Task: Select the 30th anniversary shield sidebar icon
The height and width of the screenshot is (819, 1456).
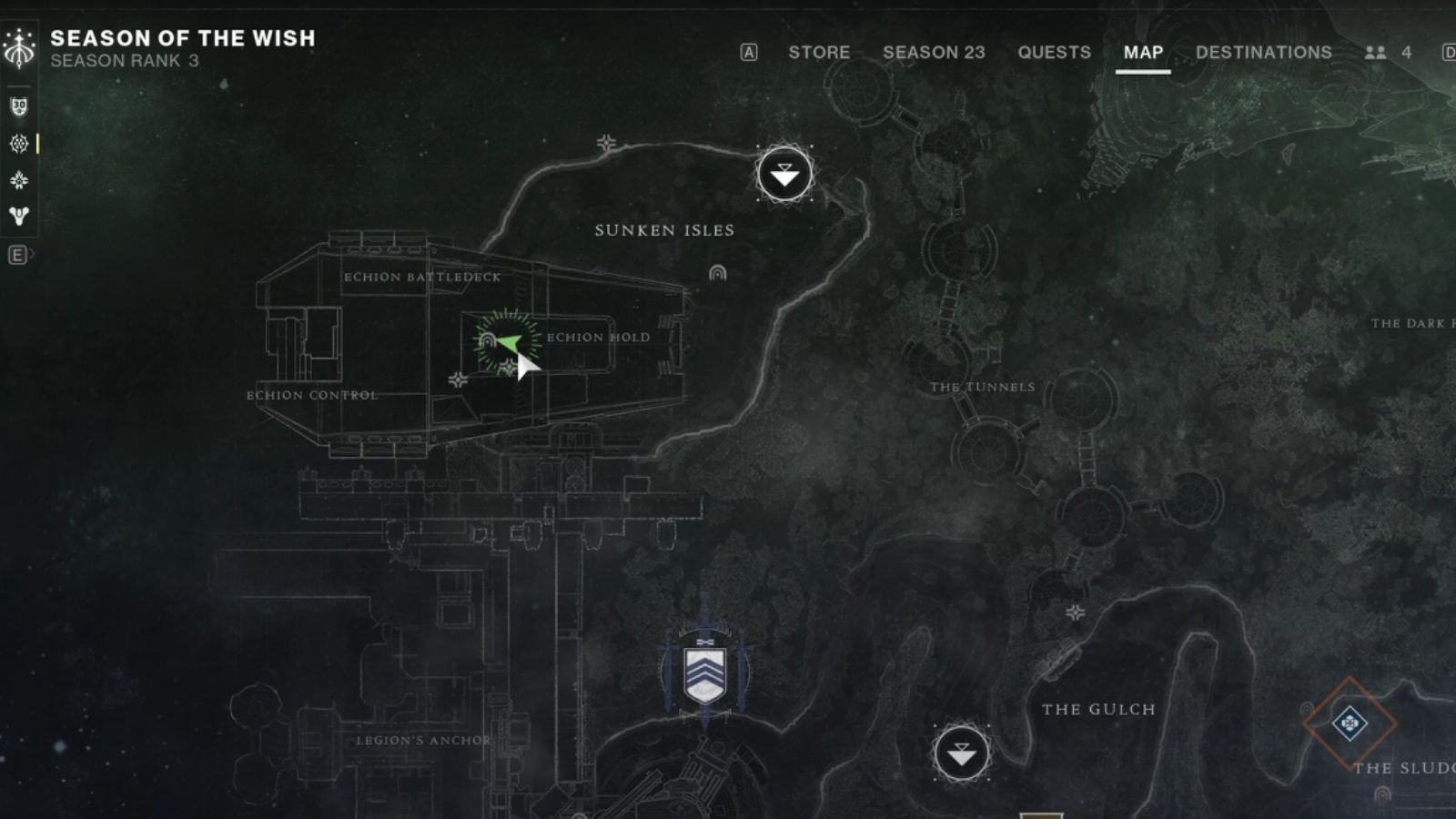Action: pos(19,106)
